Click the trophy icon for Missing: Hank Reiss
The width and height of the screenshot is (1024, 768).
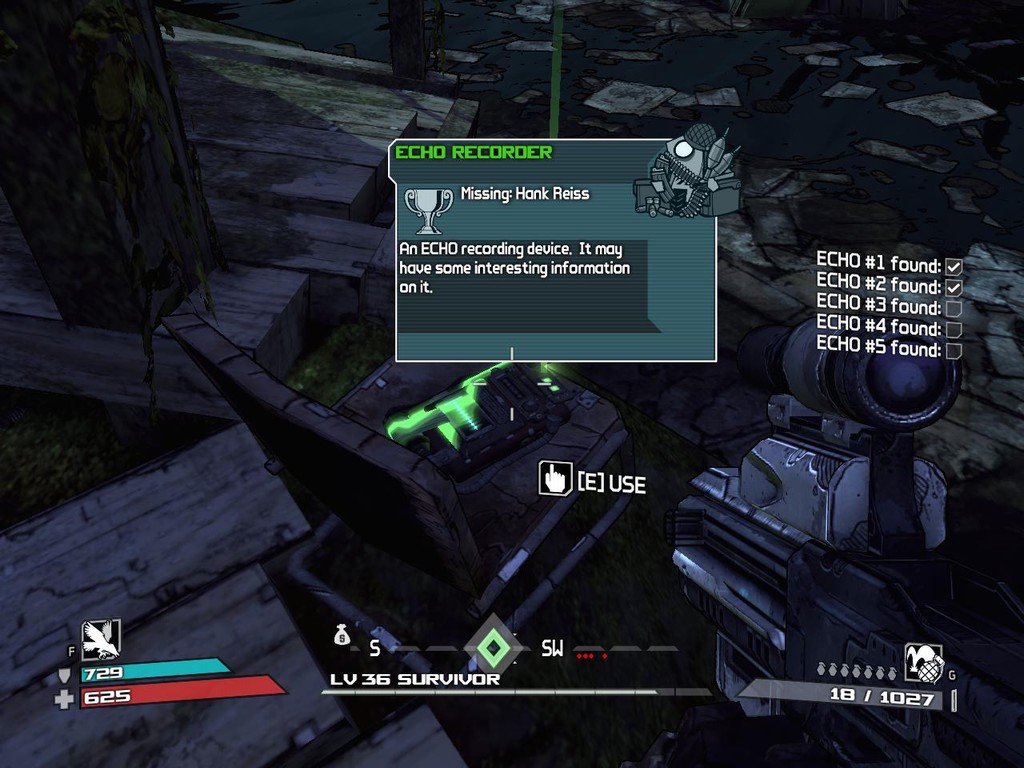428,207
